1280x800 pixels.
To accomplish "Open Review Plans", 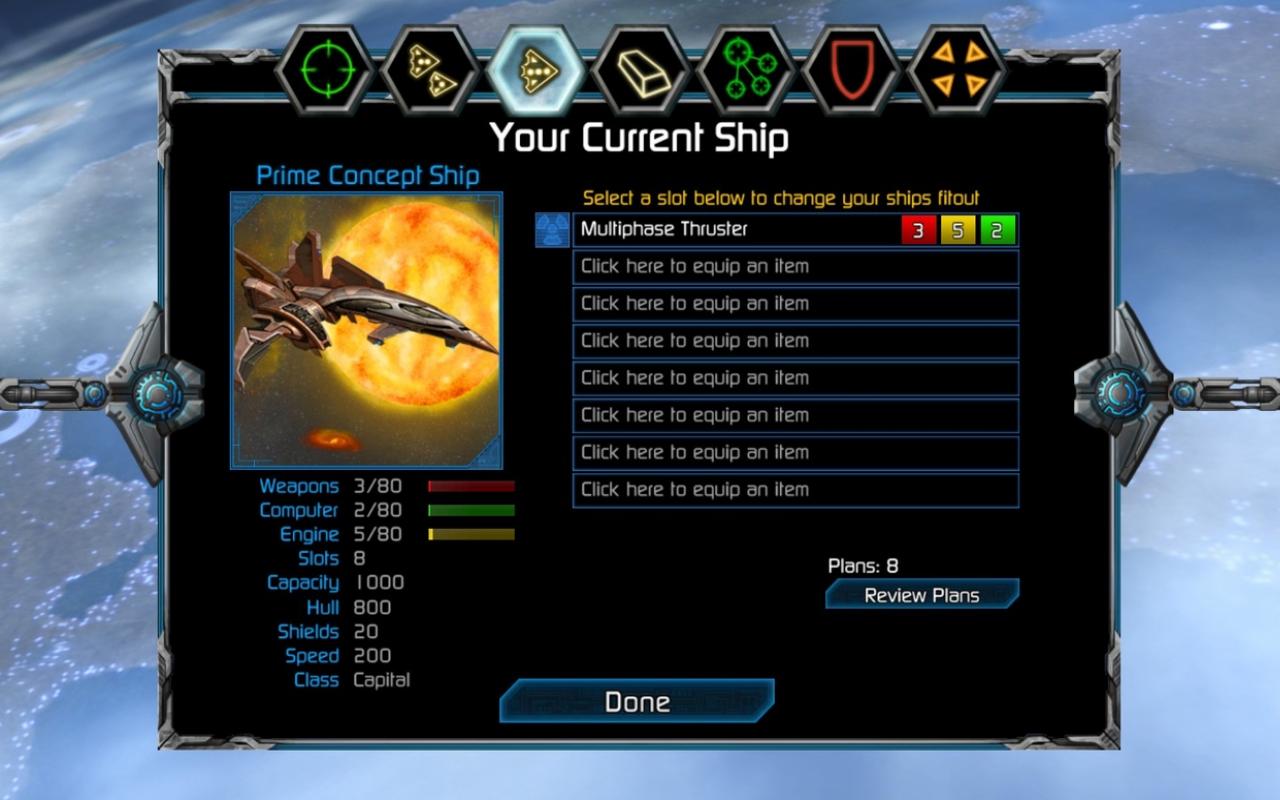I will (921, 594).
